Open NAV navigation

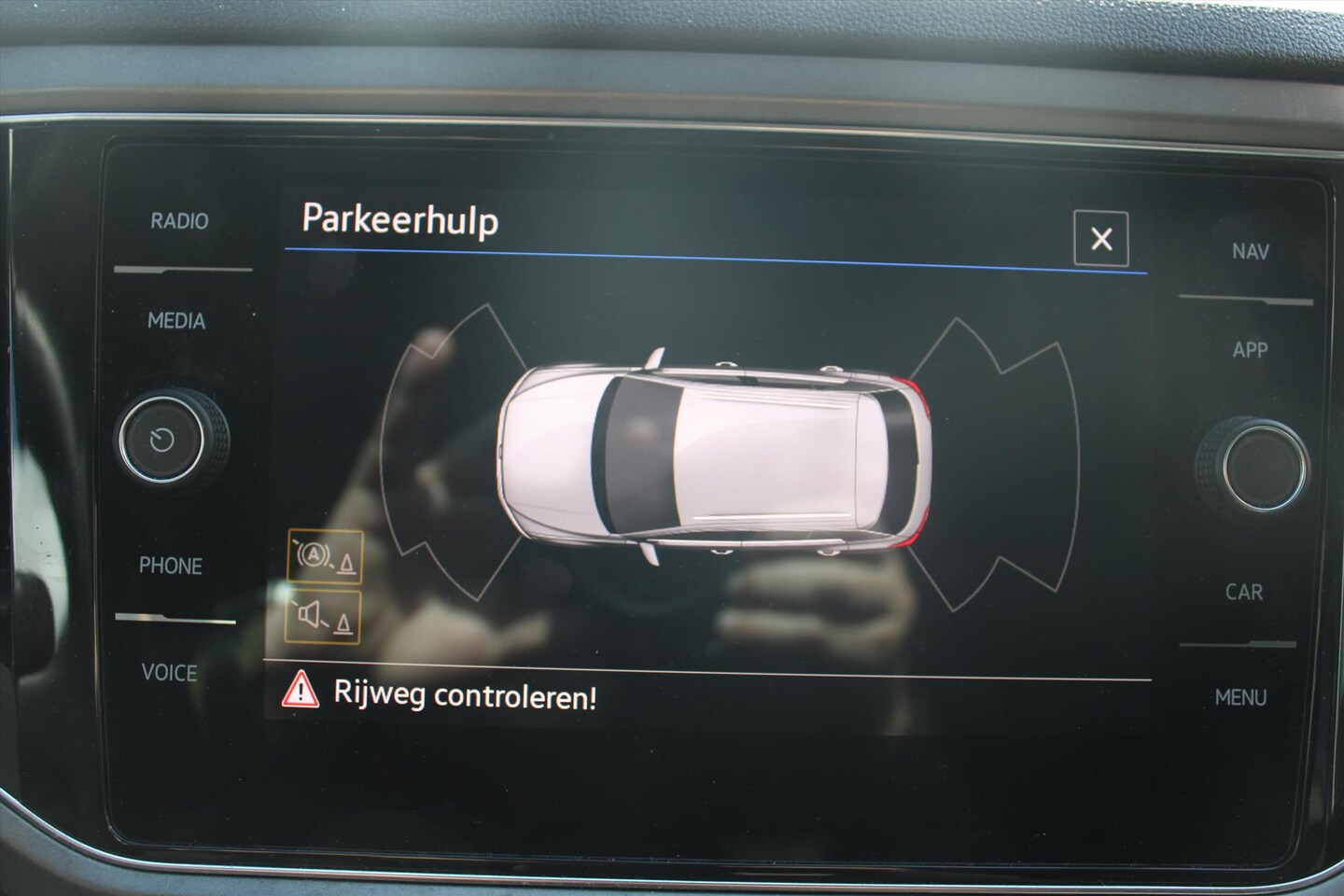pos(1250,251)
